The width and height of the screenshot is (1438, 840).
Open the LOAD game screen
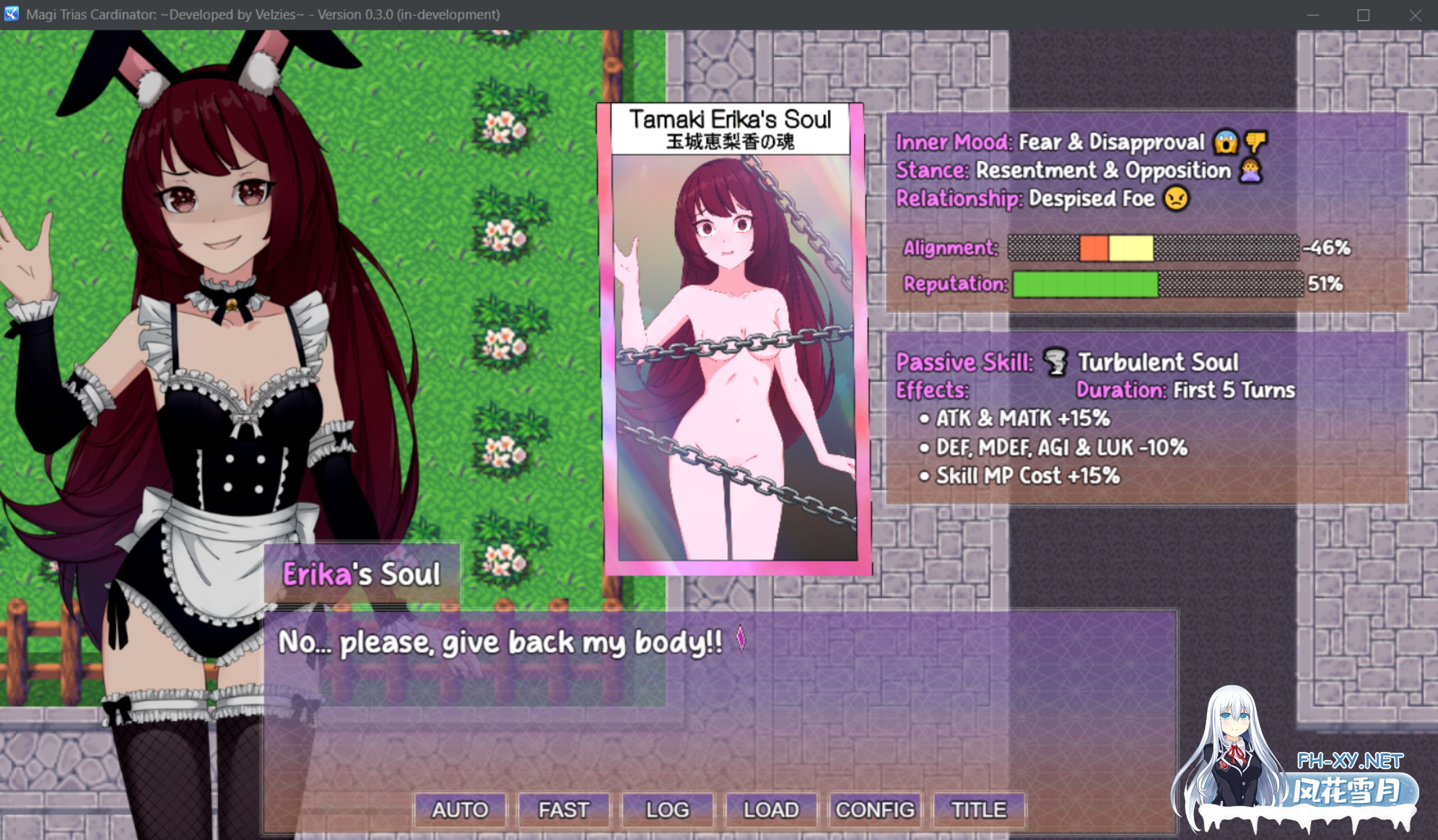click(770, 810)
